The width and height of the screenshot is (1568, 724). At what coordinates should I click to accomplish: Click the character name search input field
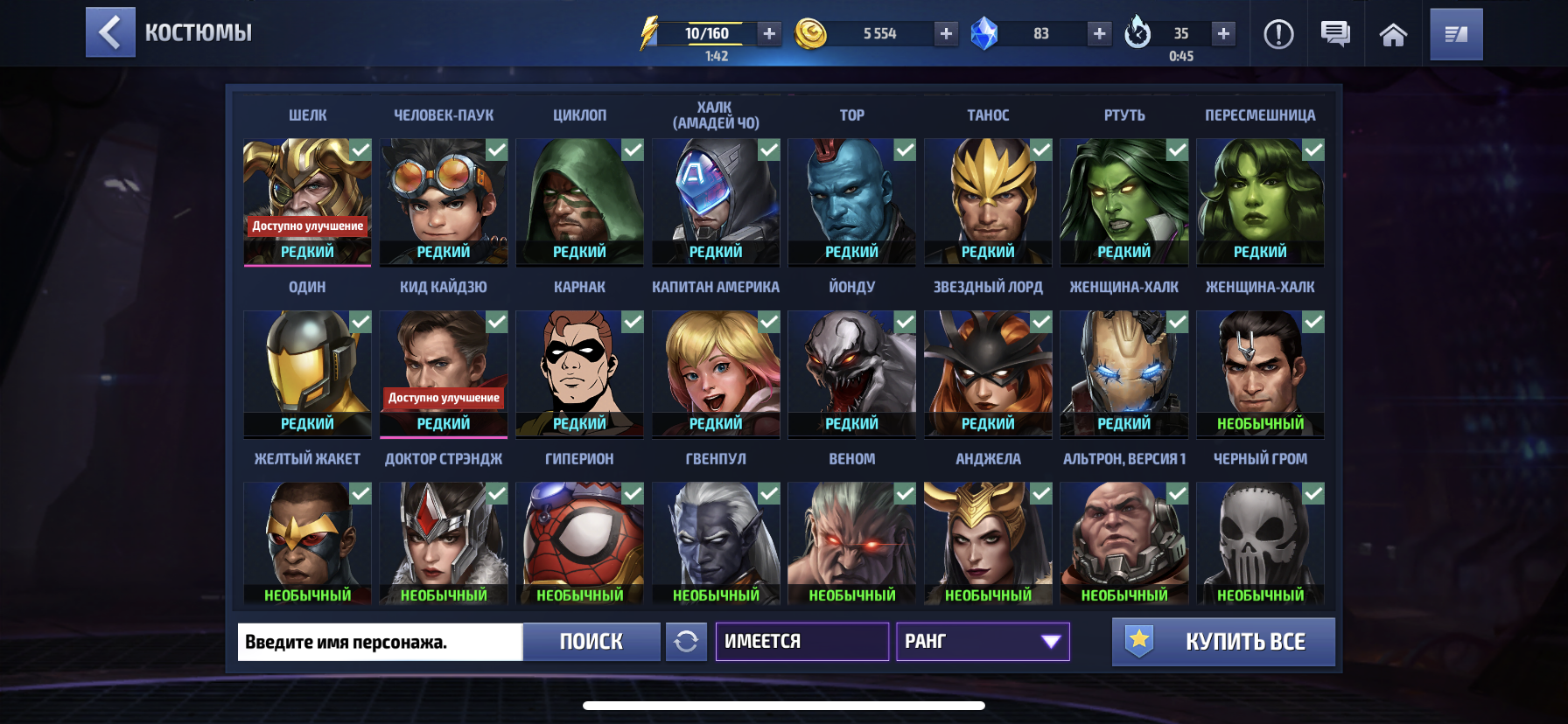[x=379, y=642]
